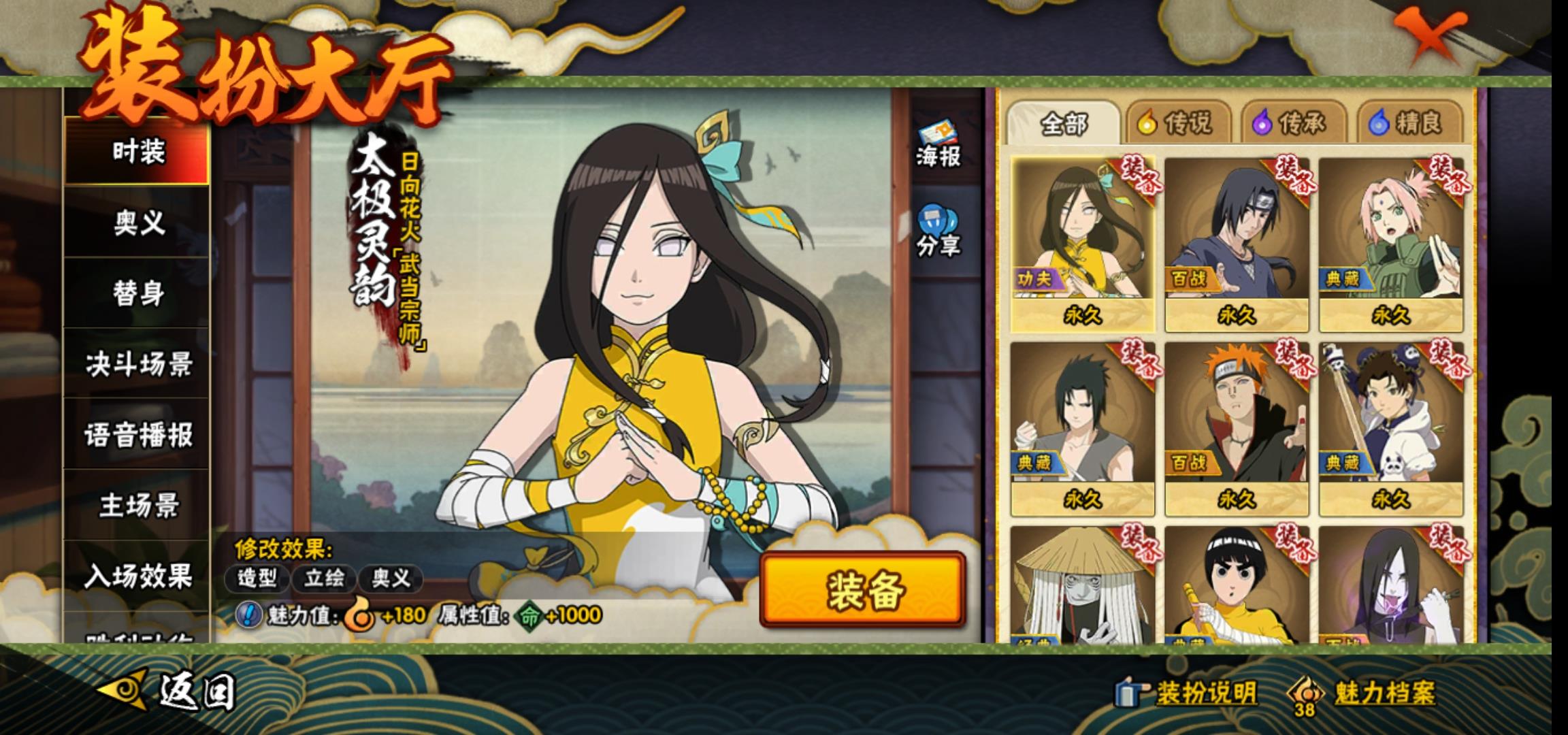This screenshot has height=735, width=1568.
Task: Switch to the 全部 tab
Action: 1063,123
